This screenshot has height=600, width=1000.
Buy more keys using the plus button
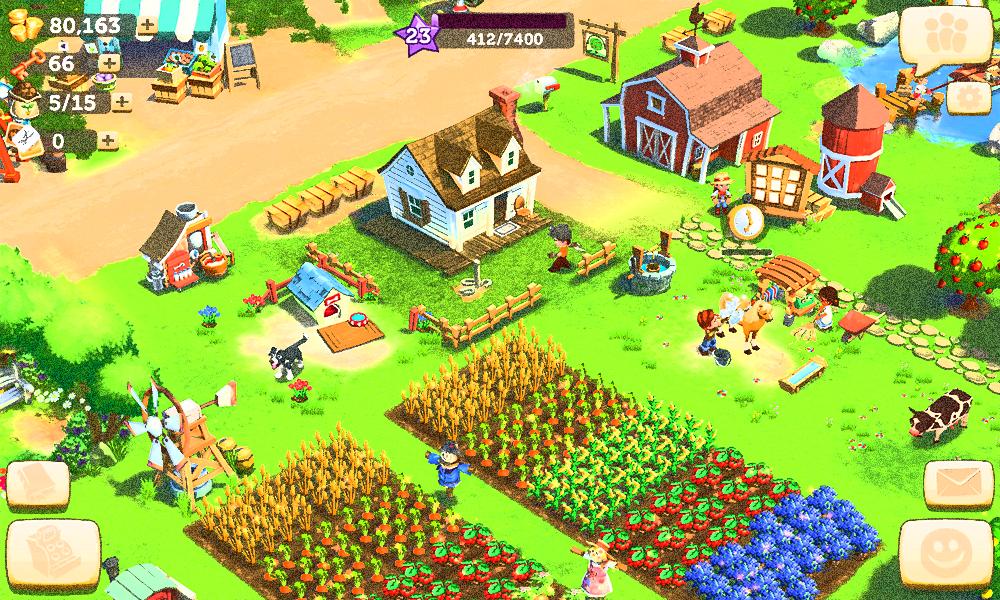tap(108, 63)
